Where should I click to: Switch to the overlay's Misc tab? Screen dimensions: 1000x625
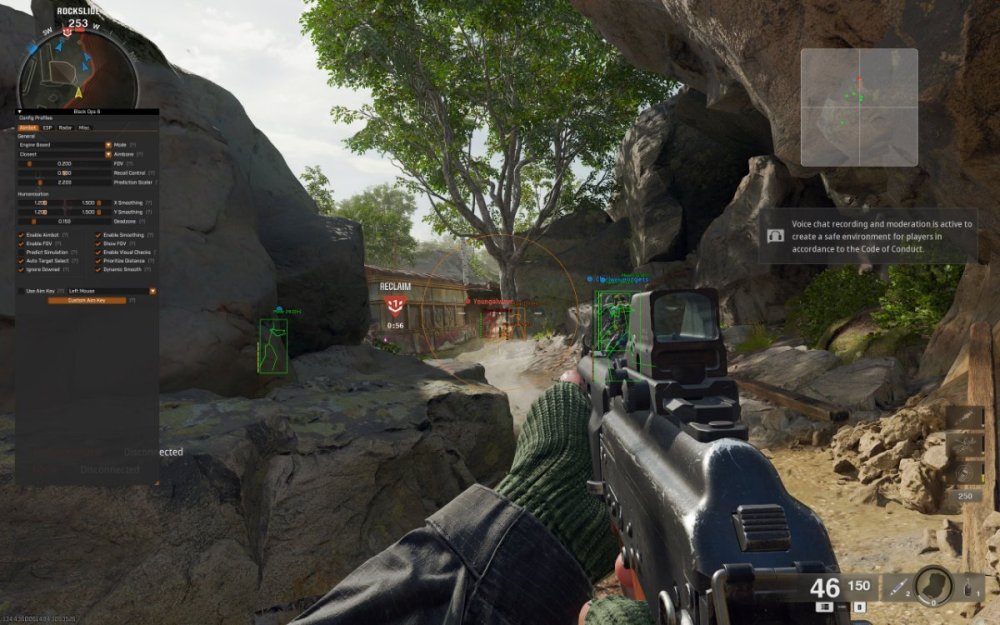coord(84,128)
